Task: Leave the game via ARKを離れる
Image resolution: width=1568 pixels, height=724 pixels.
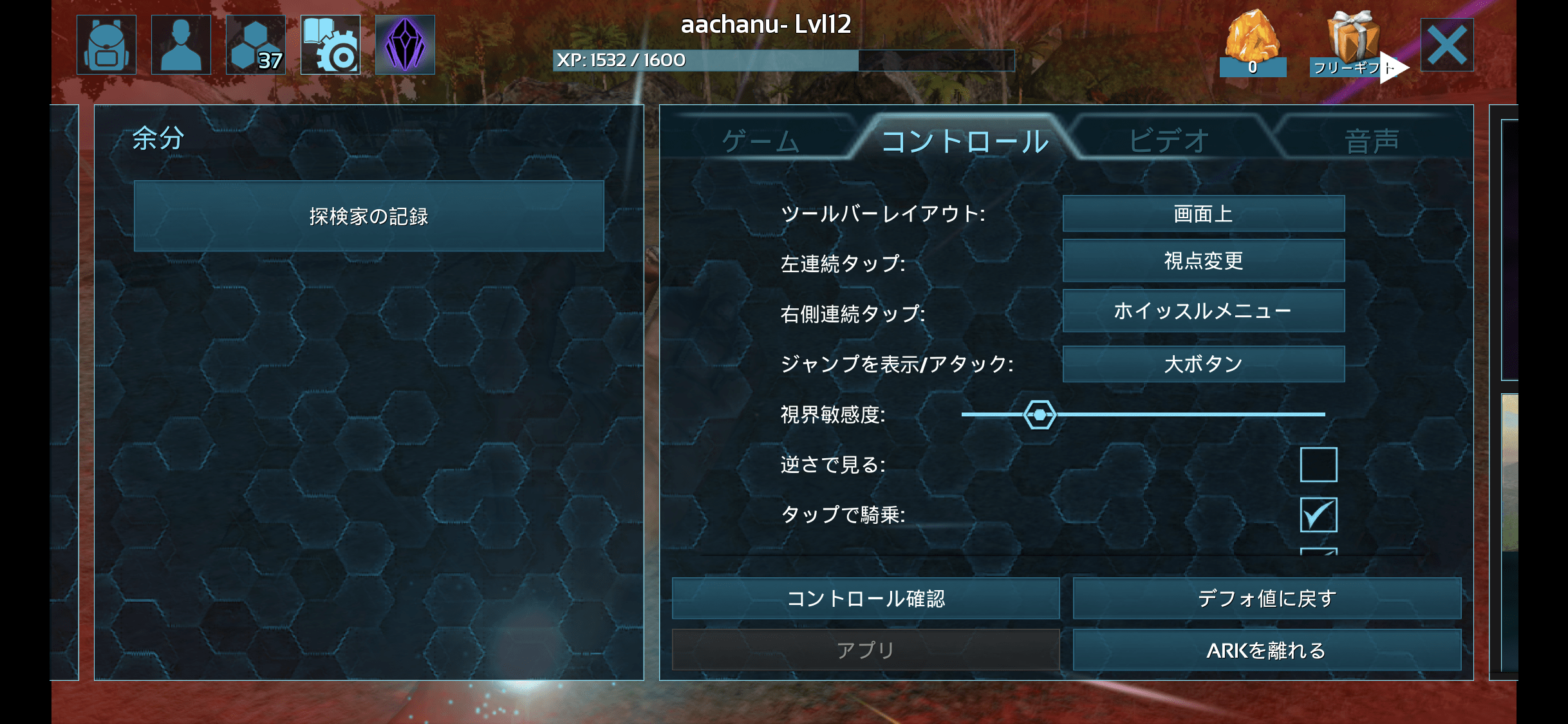Action: 1266,651
